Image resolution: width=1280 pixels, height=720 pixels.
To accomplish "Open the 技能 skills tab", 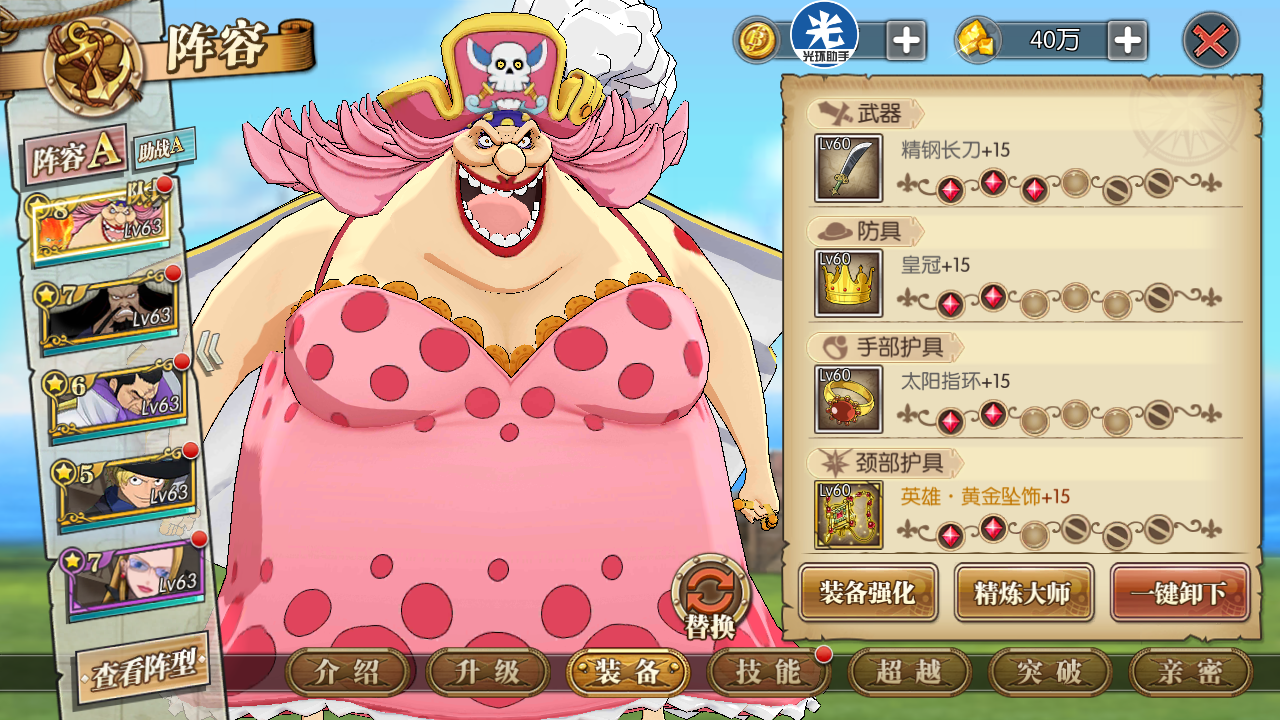I will pyautogui.click(x=767, y=672).
